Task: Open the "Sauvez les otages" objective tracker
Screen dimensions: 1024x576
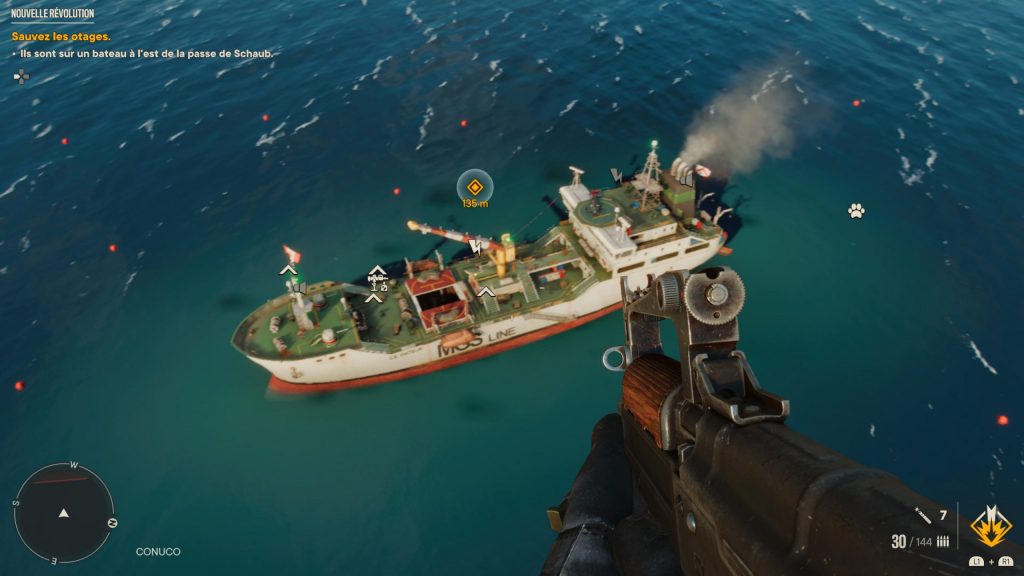Action: tap(60, 37)
